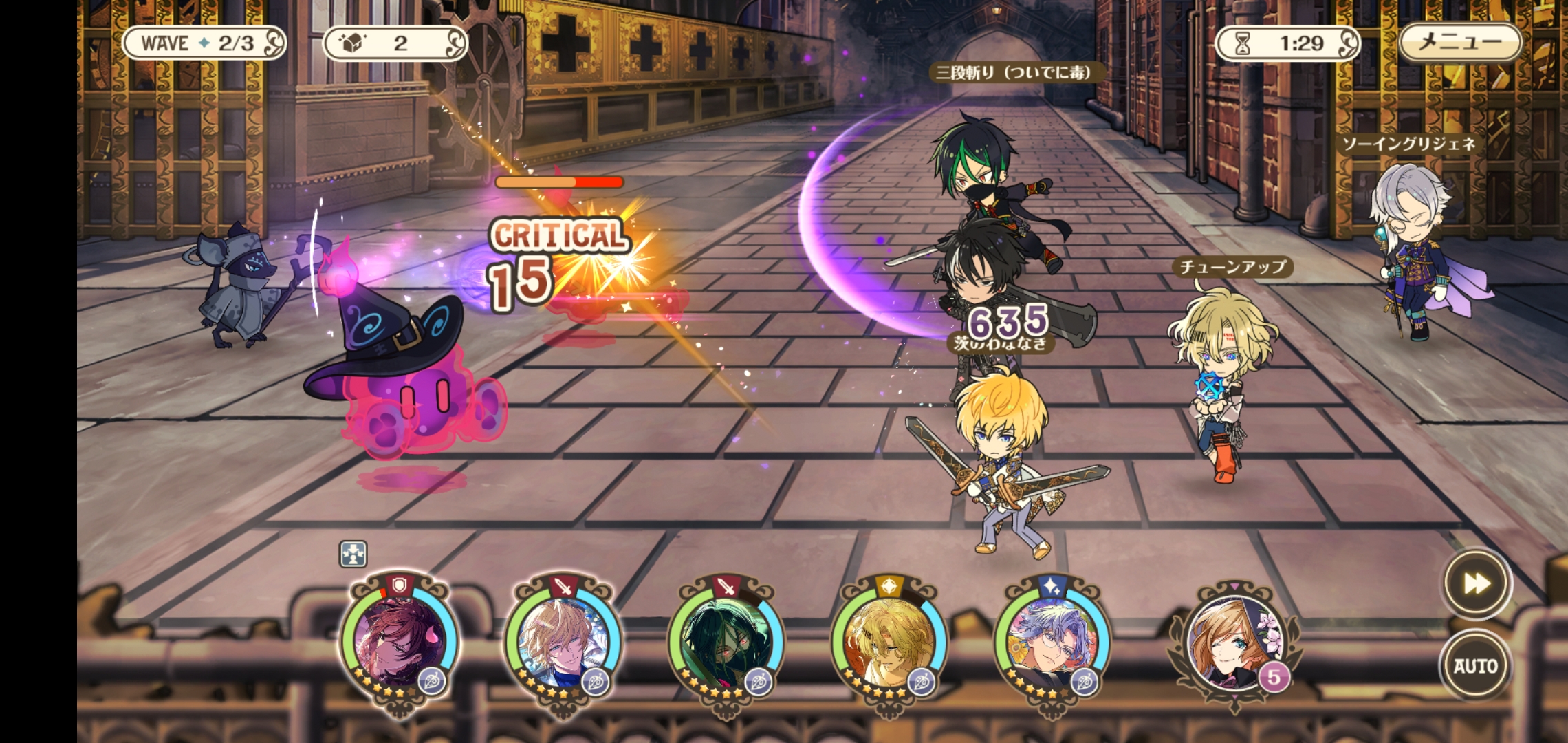Screen dimensions: 1568x743
Task: Click the small formation icon above portraits
Action: coord(353,554)
